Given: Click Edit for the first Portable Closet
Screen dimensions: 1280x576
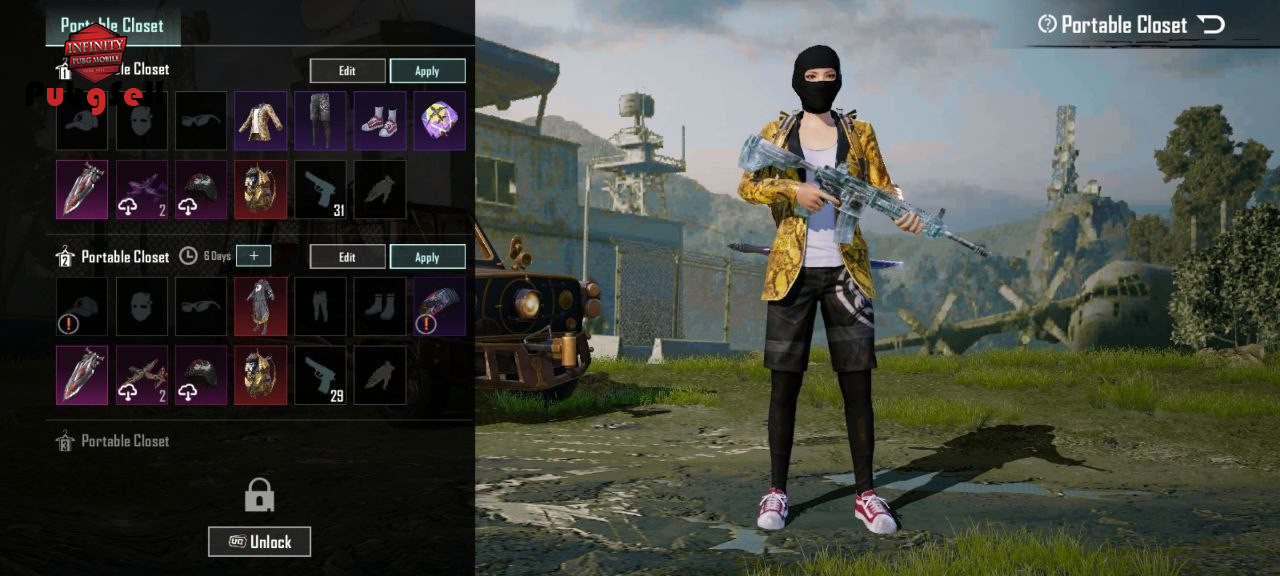Looking at the screenshot, I should click(x=347, y=71).
